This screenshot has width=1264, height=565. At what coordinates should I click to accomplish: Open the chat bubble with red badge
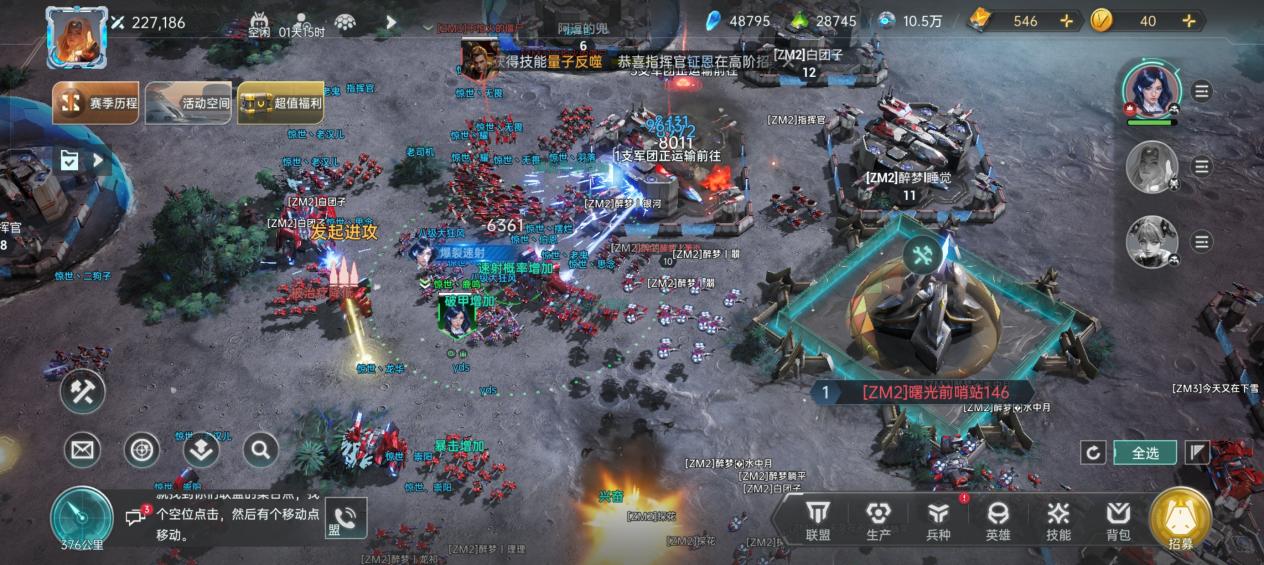(136, 516)
